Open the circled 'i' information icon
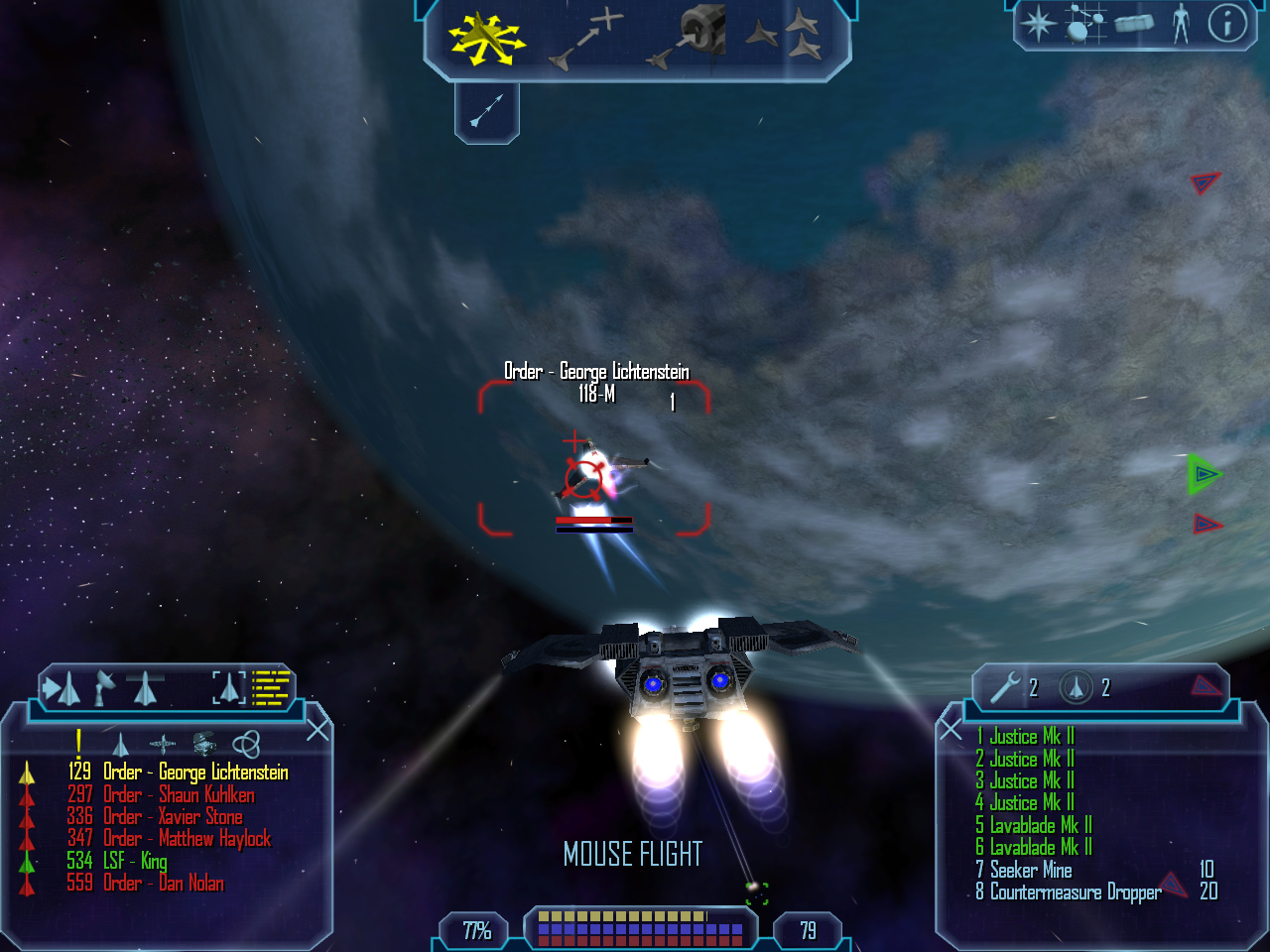 (1226, 23)
